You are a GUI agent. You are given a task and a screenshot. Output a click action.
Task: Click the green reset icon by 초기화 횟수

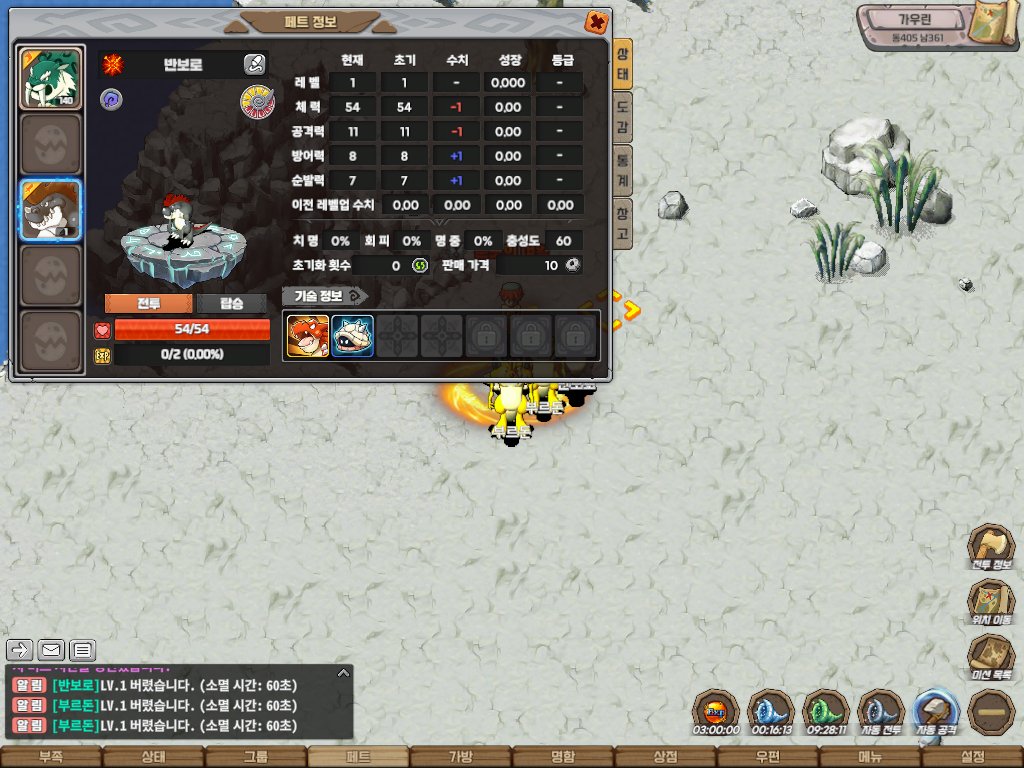(420, 266)
